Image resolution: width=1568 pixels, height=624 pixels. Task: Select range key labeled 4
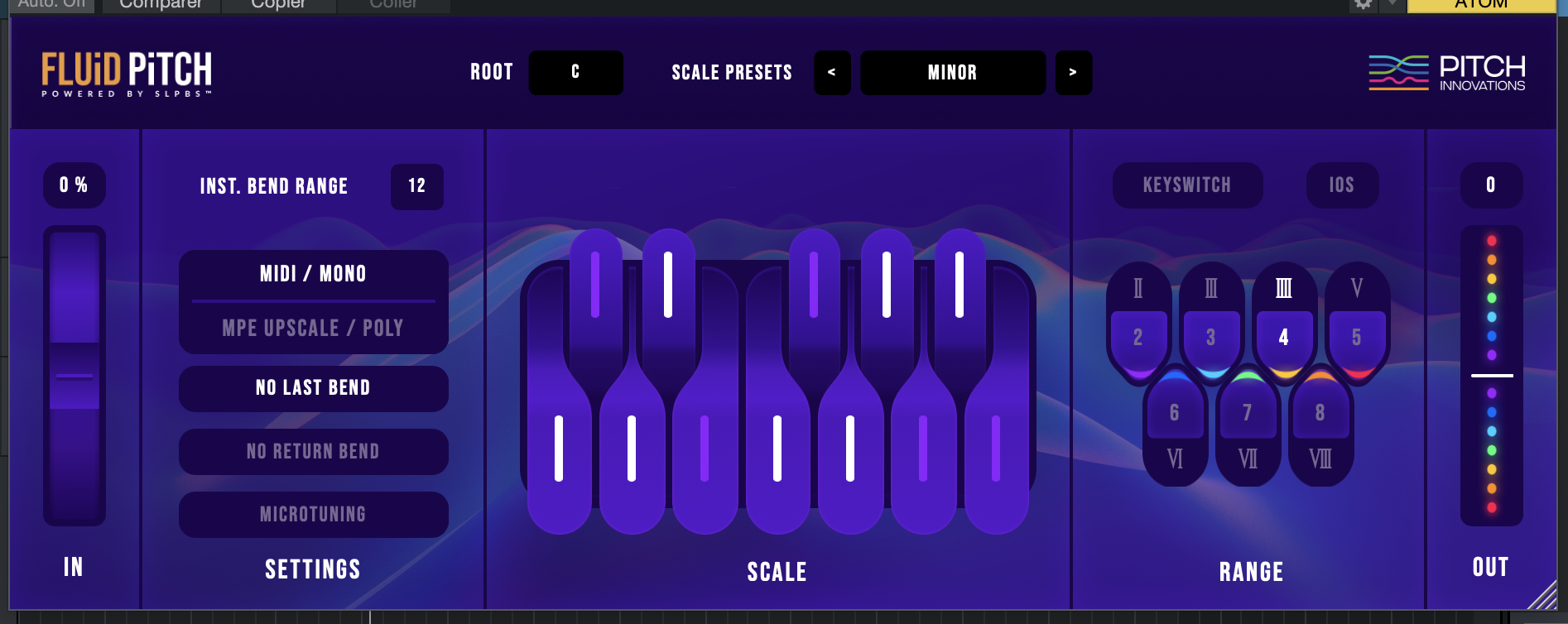1283,337
